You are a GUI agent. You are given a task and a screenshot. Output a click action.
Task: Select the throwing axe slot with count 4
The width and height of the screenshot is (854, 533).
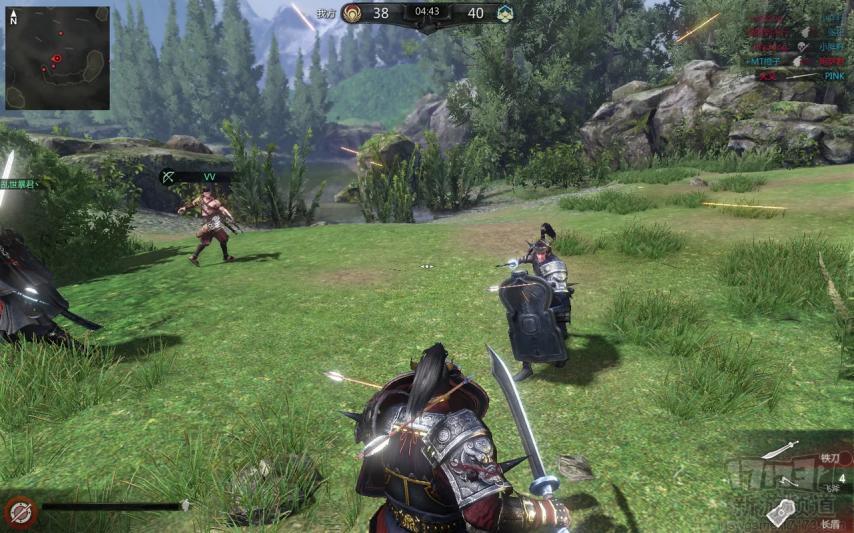point(790,480)
